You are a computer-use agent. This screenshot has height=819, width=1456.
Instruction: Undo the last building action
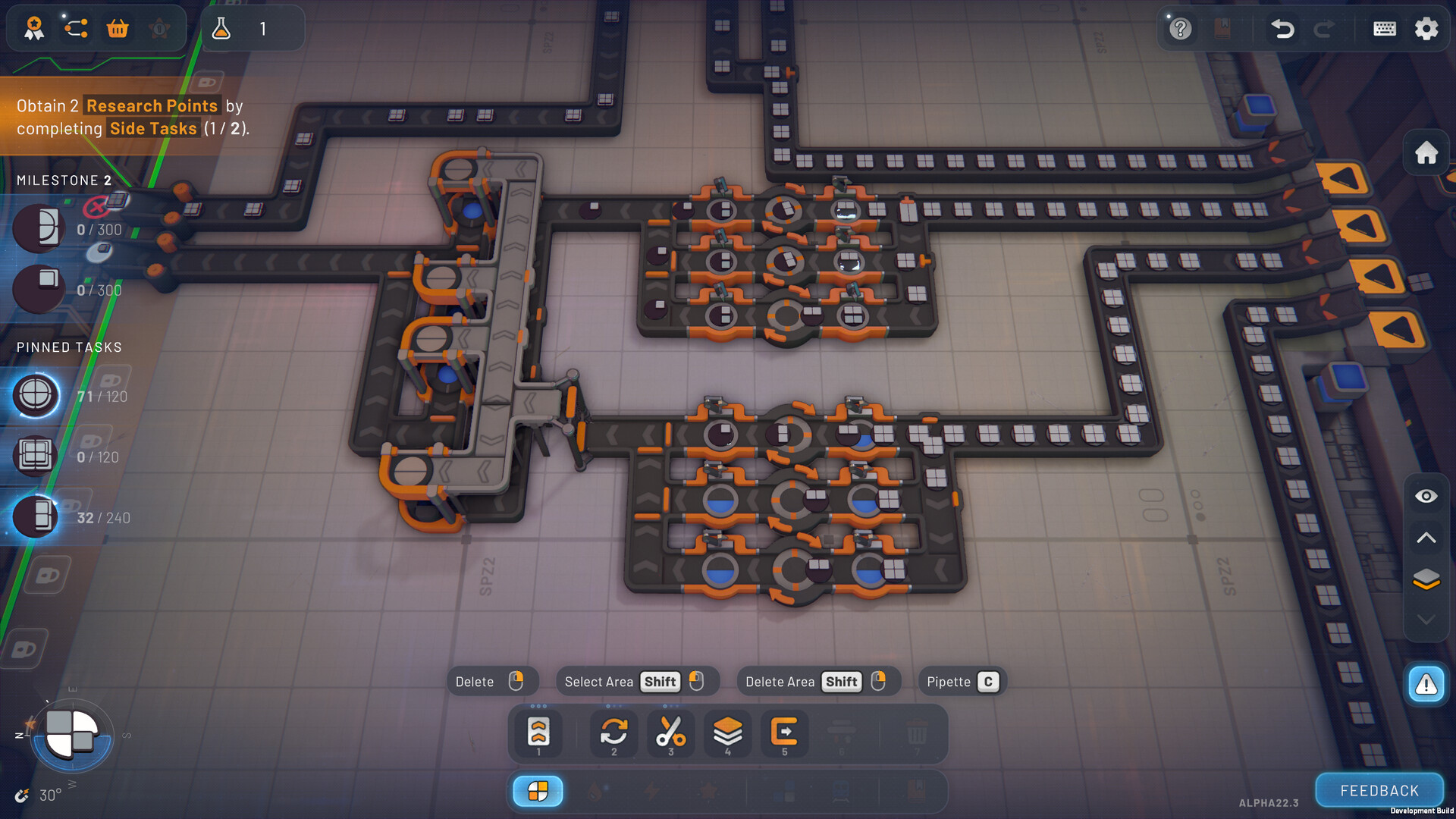pyautogui.click(x=1282, y=29)
